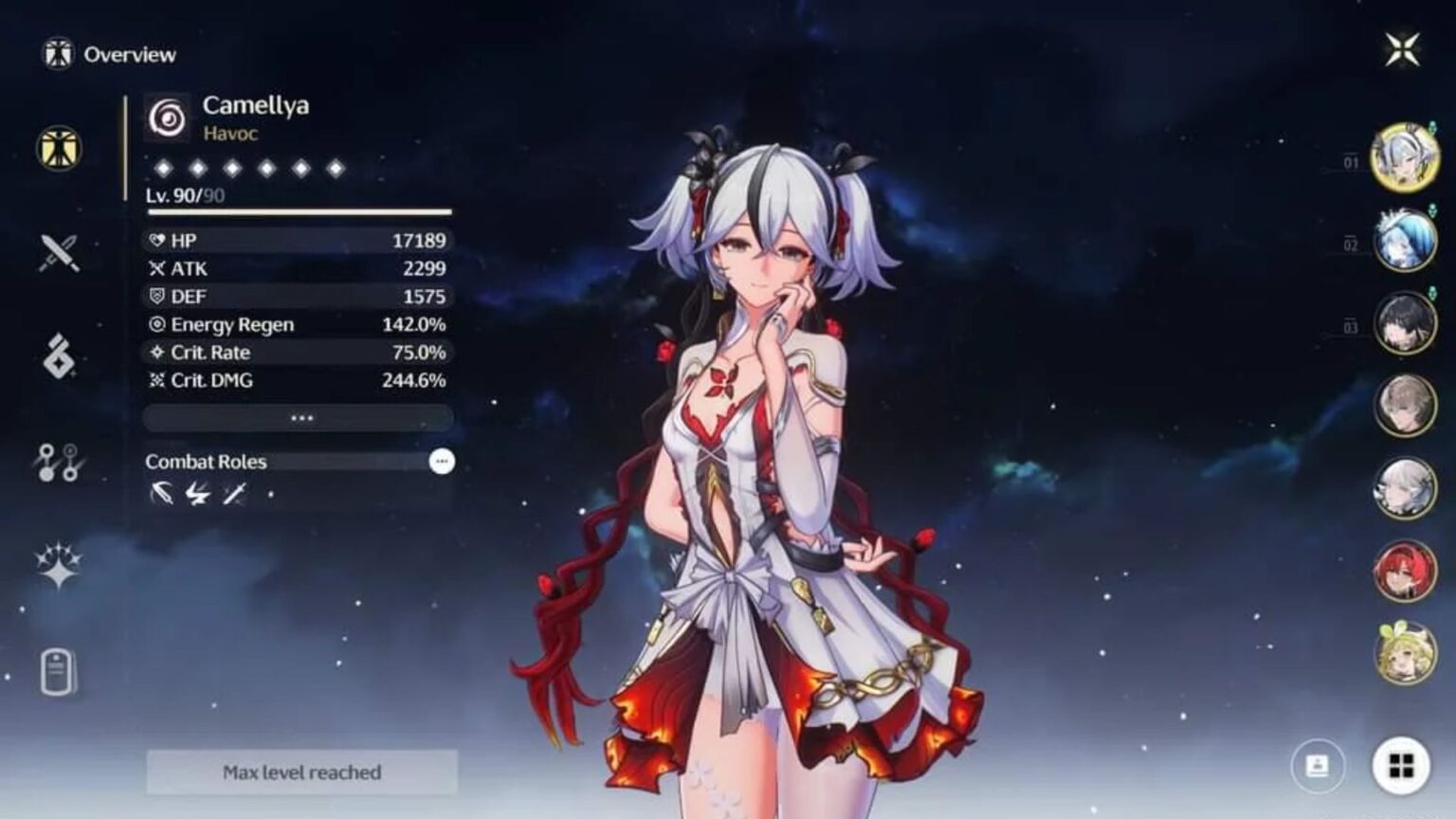
Task: Click the Havoc label under Camellya
Action: 227,134
